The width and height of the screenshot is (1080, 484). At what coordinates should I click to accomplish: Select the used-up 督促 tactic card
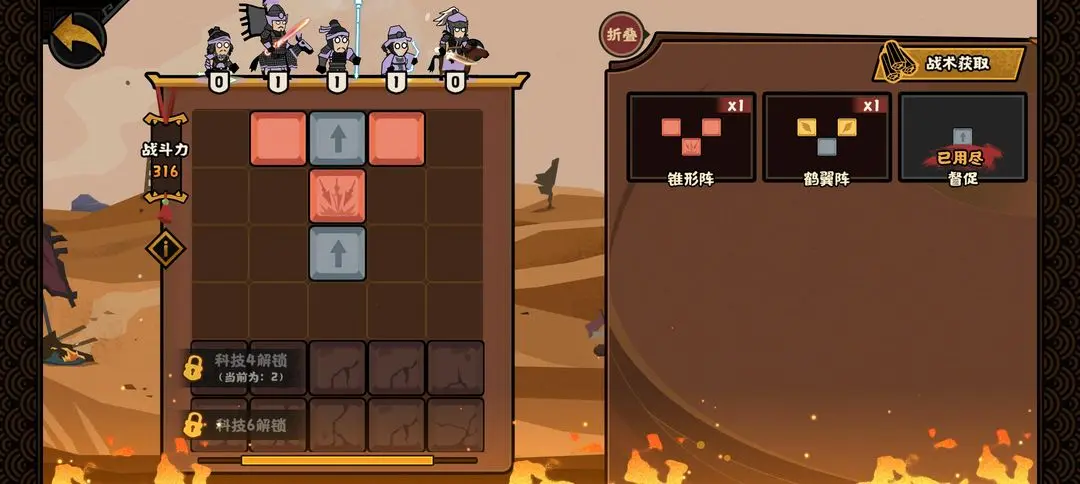click(962, 137)
